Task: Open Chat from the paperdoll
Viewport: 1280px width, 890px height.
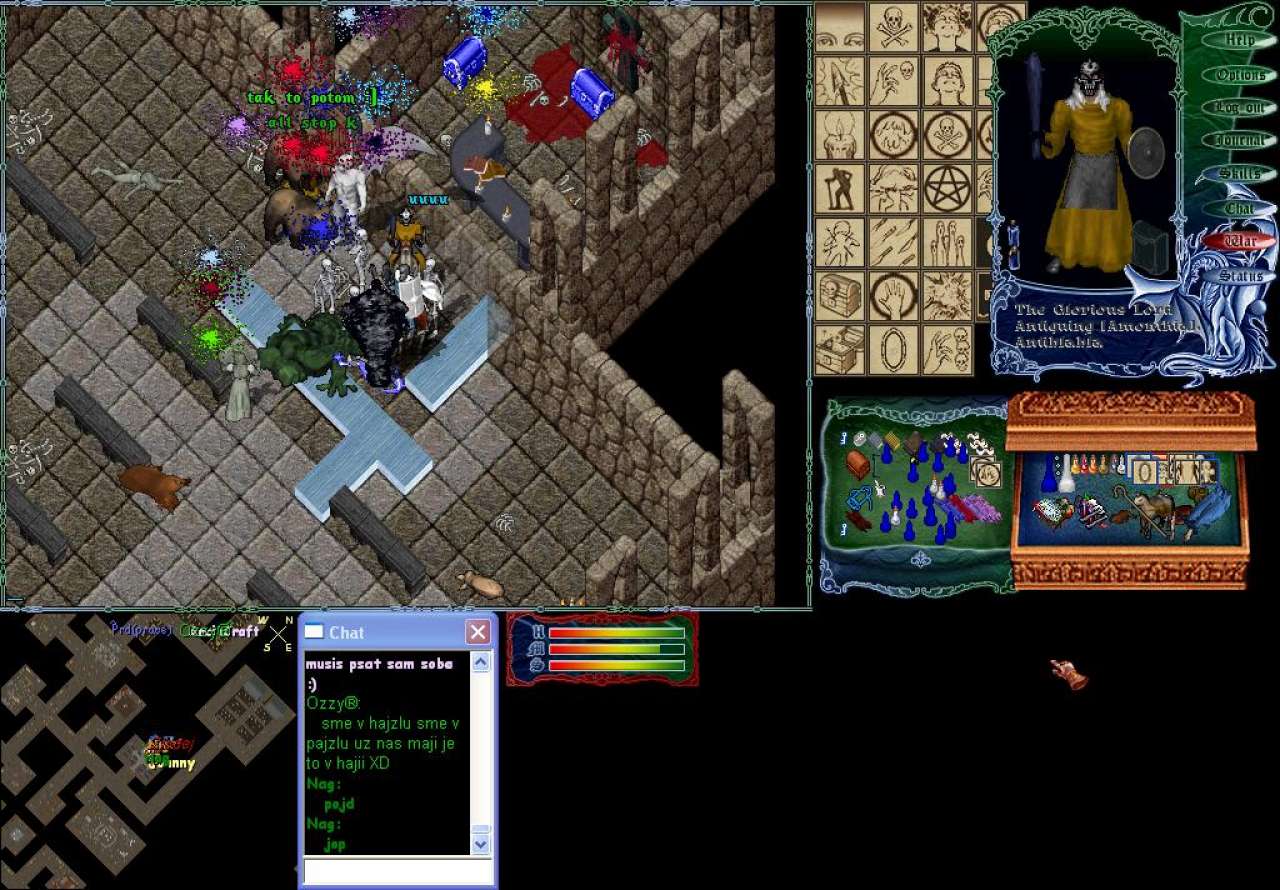Action: 1240,208
